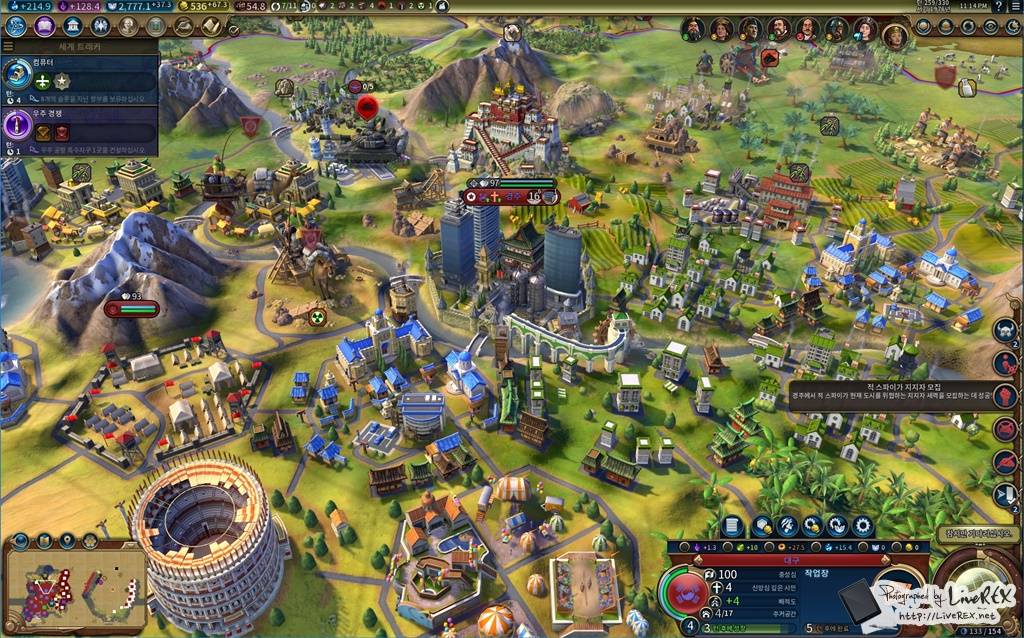1024x638 pixels.
Task: Open the Civilopedia question mark button
Action: tap(999, 7)
